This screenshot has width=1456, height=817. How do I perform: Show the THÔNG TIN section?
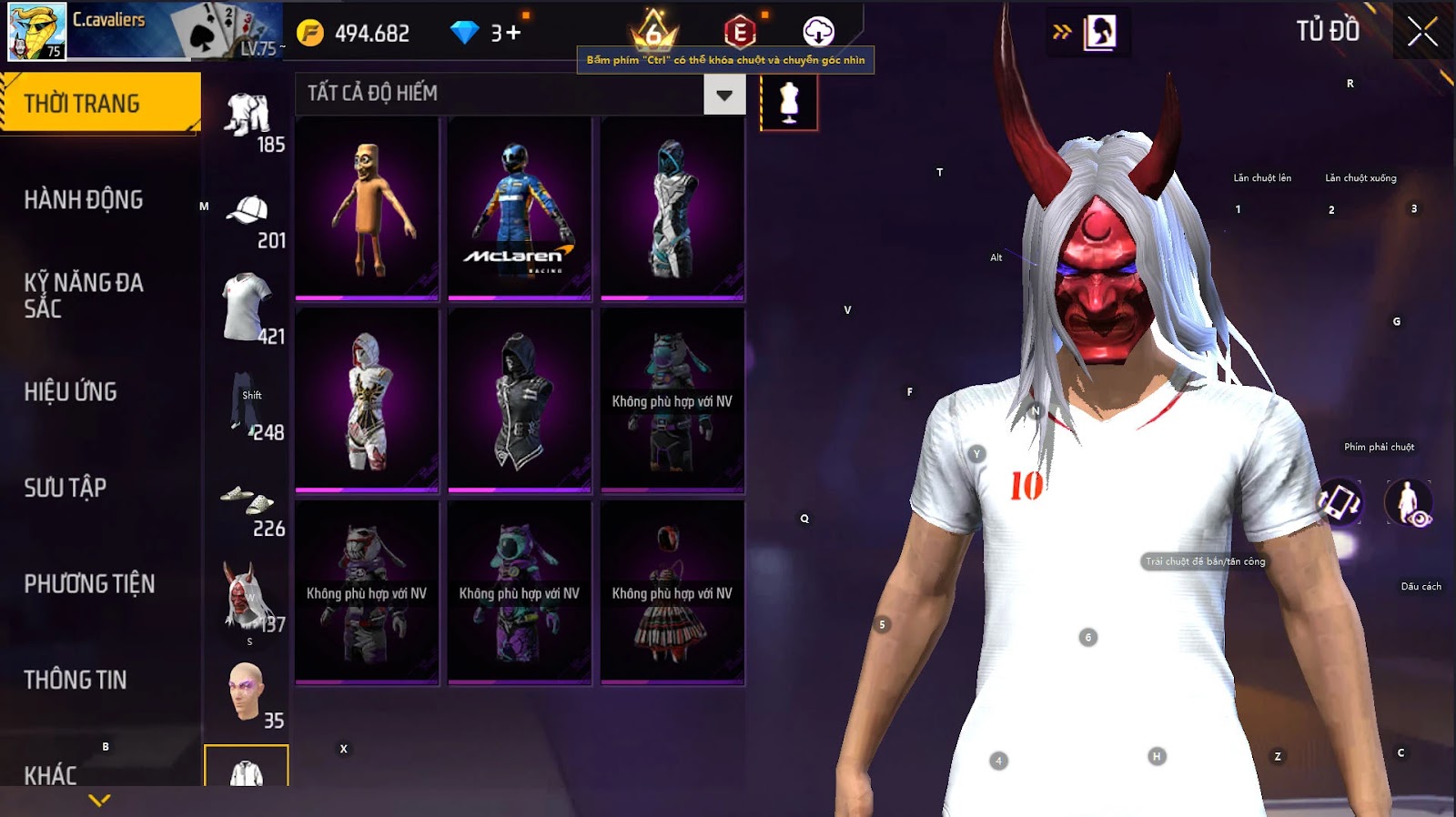tap(76, 680)
